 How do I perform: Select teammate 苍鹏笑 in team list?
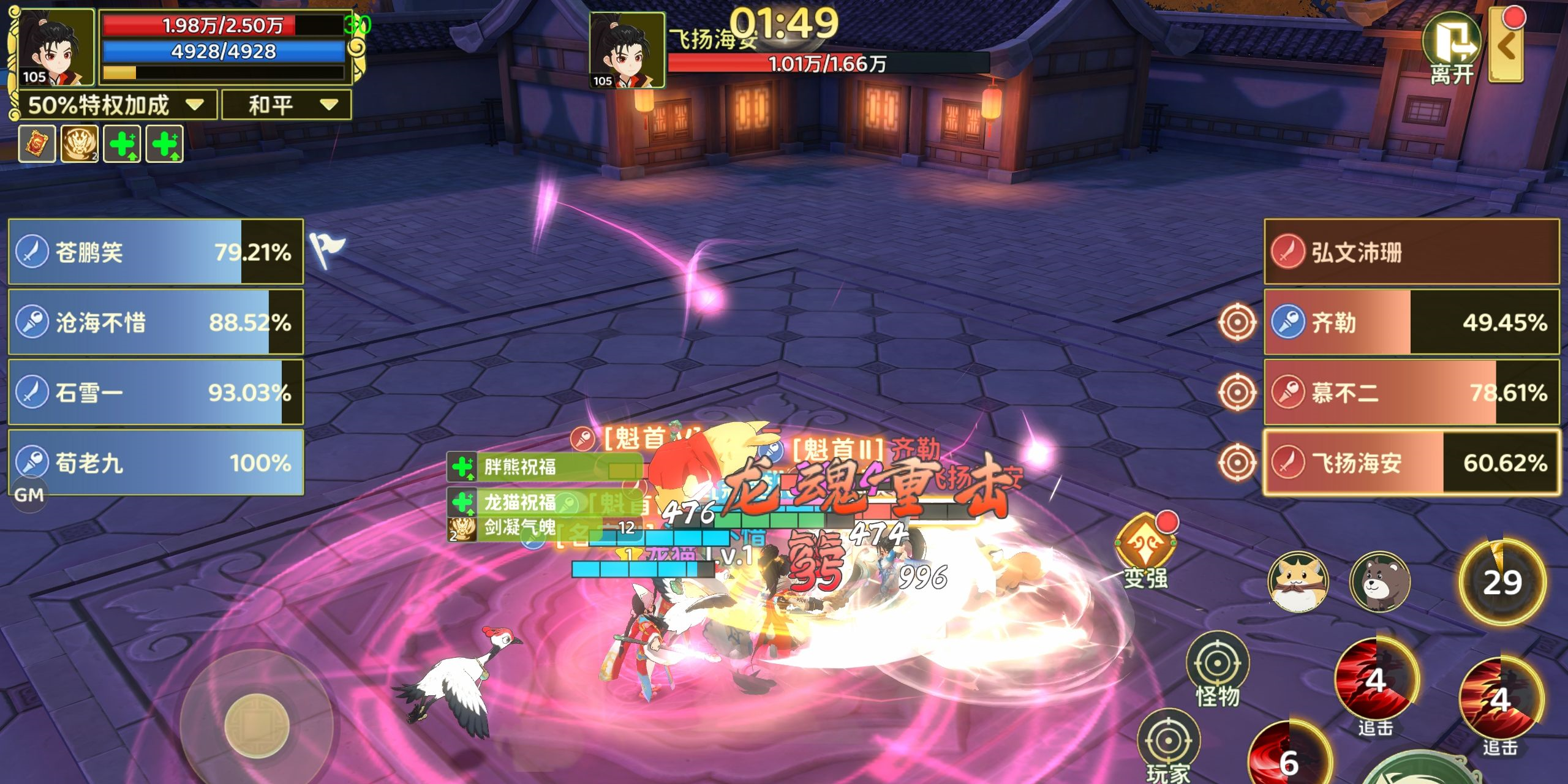click(156, 252)
